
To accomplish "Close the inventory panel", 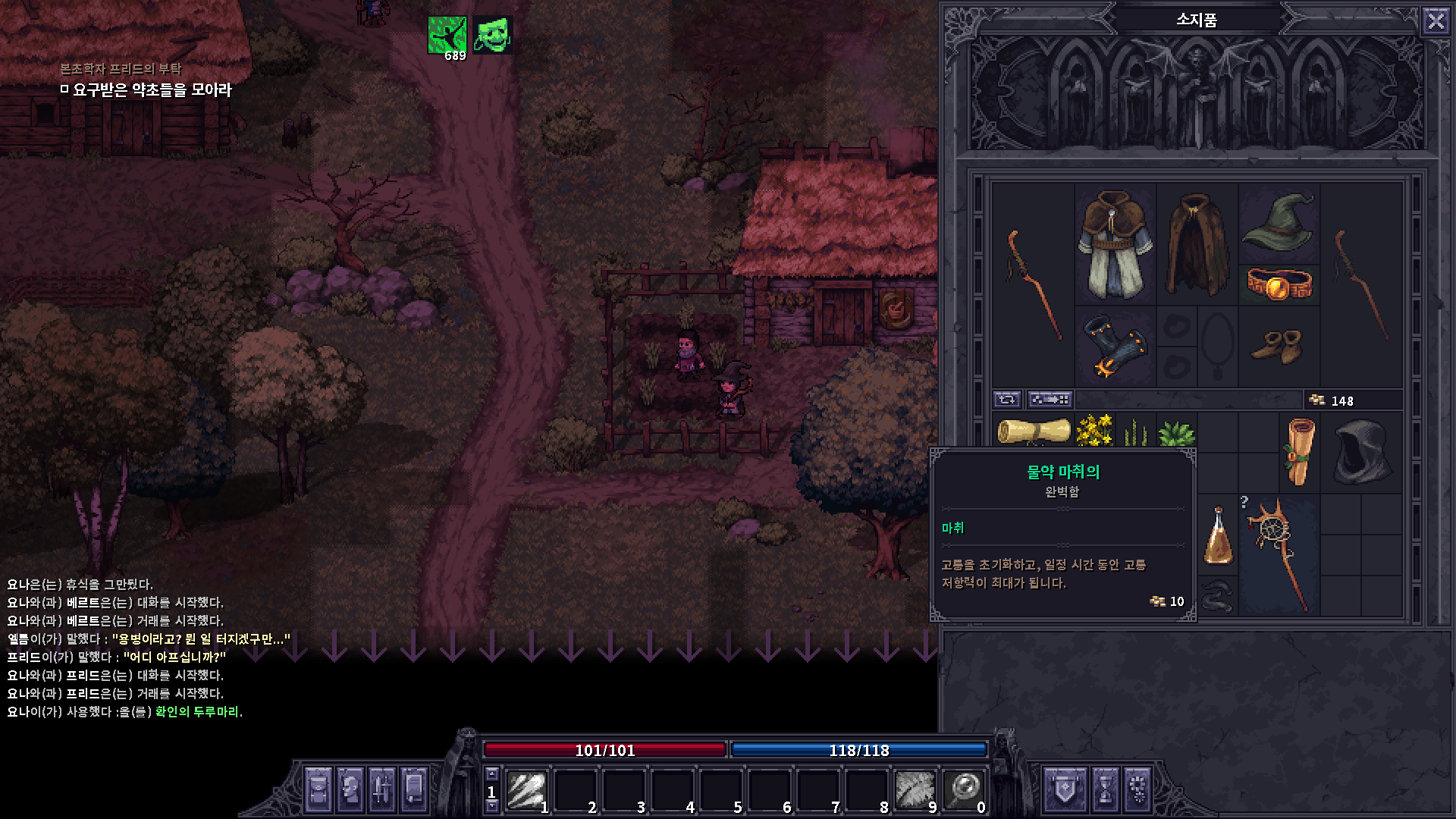I will tap(1436, 20).
